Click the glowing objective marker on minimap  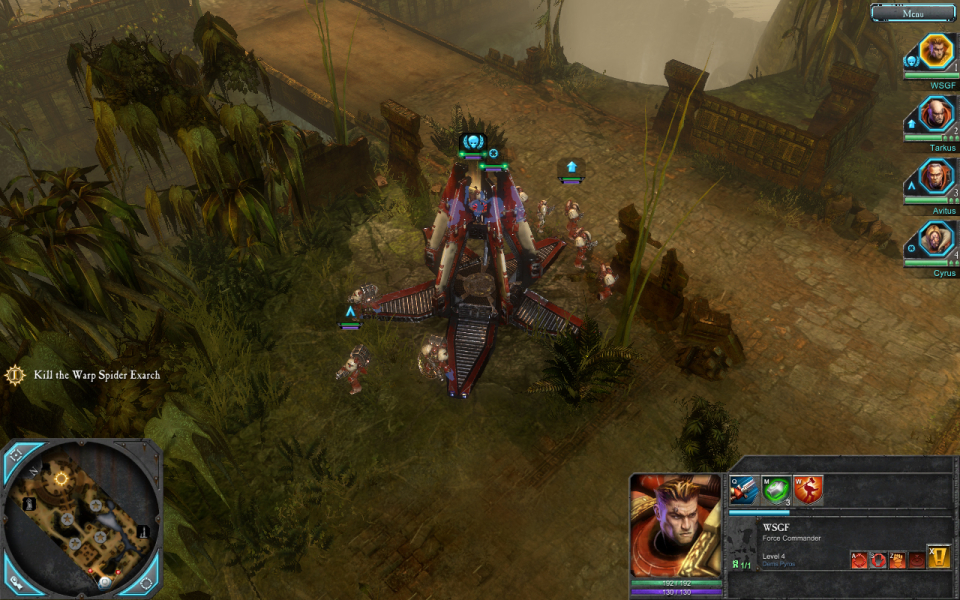61,479
